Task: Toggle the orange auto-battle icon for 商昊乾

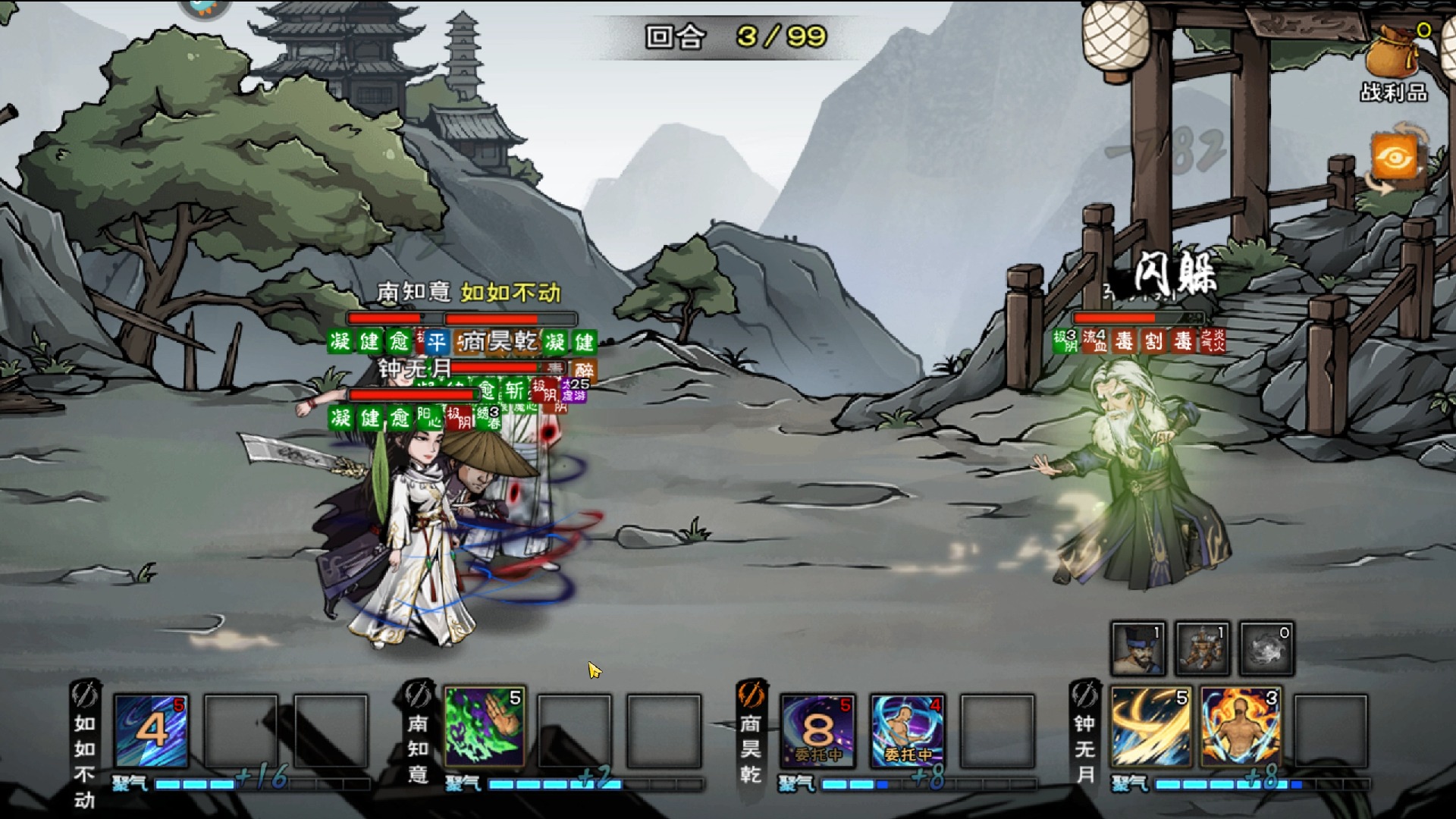Action: (751, 695)
